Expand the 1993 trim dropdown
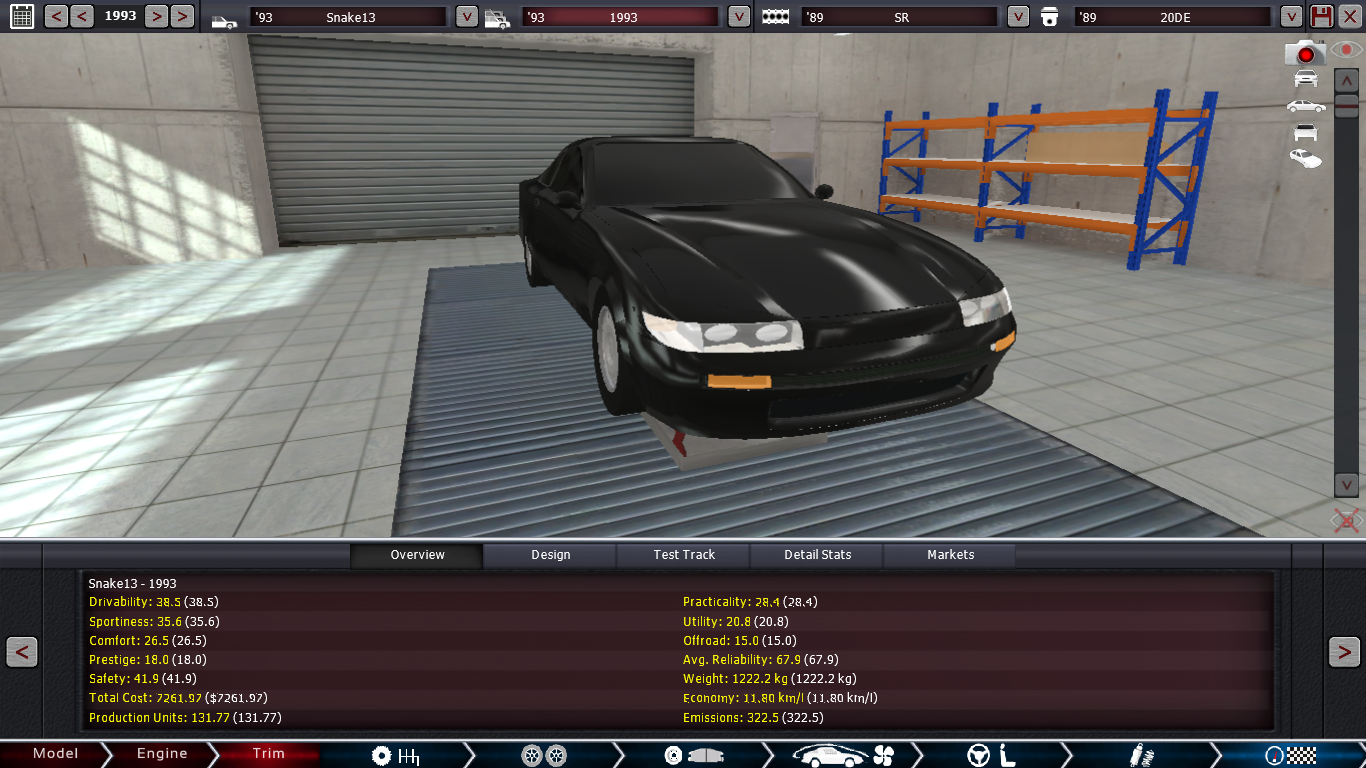 (x=738, y=16)
